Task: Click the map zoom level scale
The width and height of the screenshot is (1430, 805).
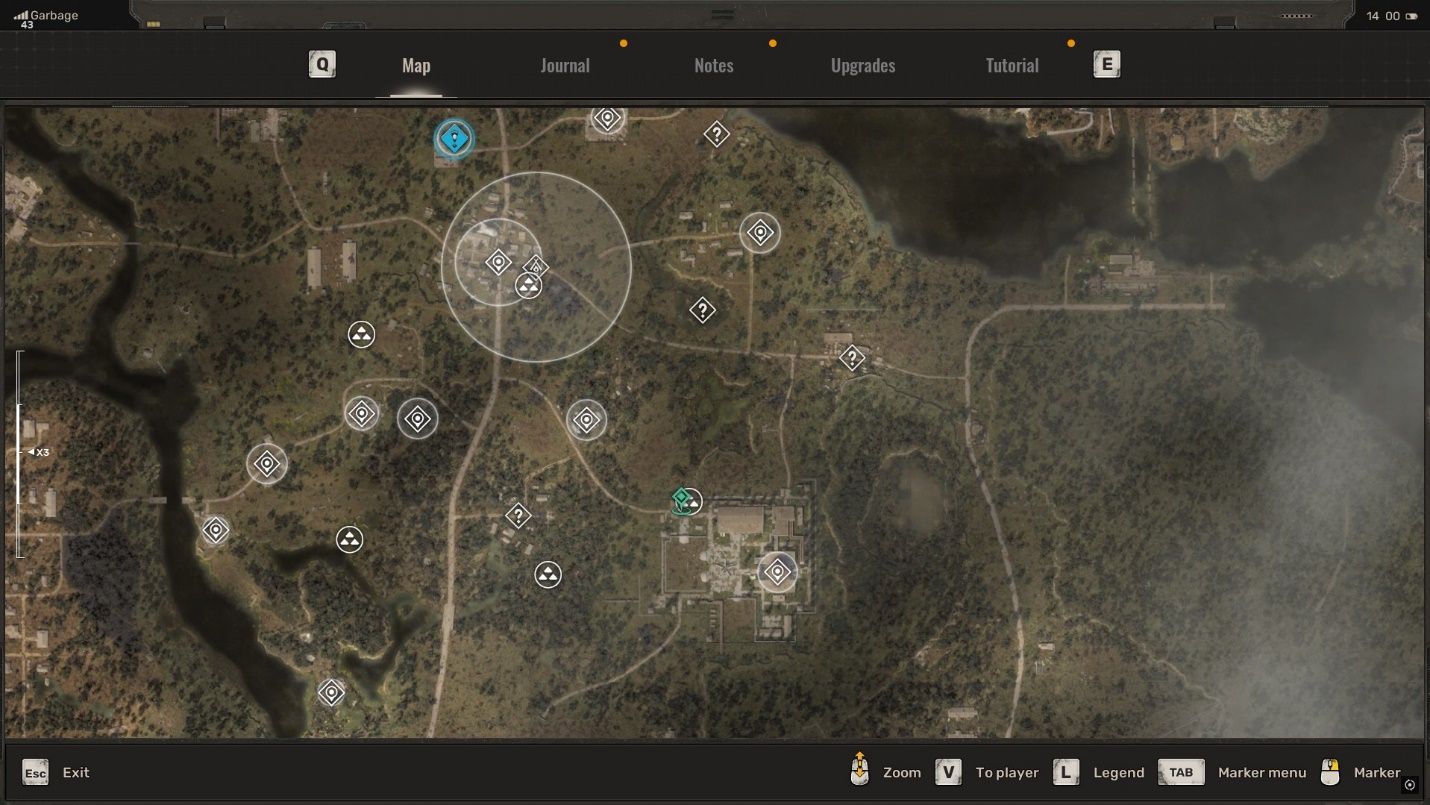Action: (x=20, y=453)
